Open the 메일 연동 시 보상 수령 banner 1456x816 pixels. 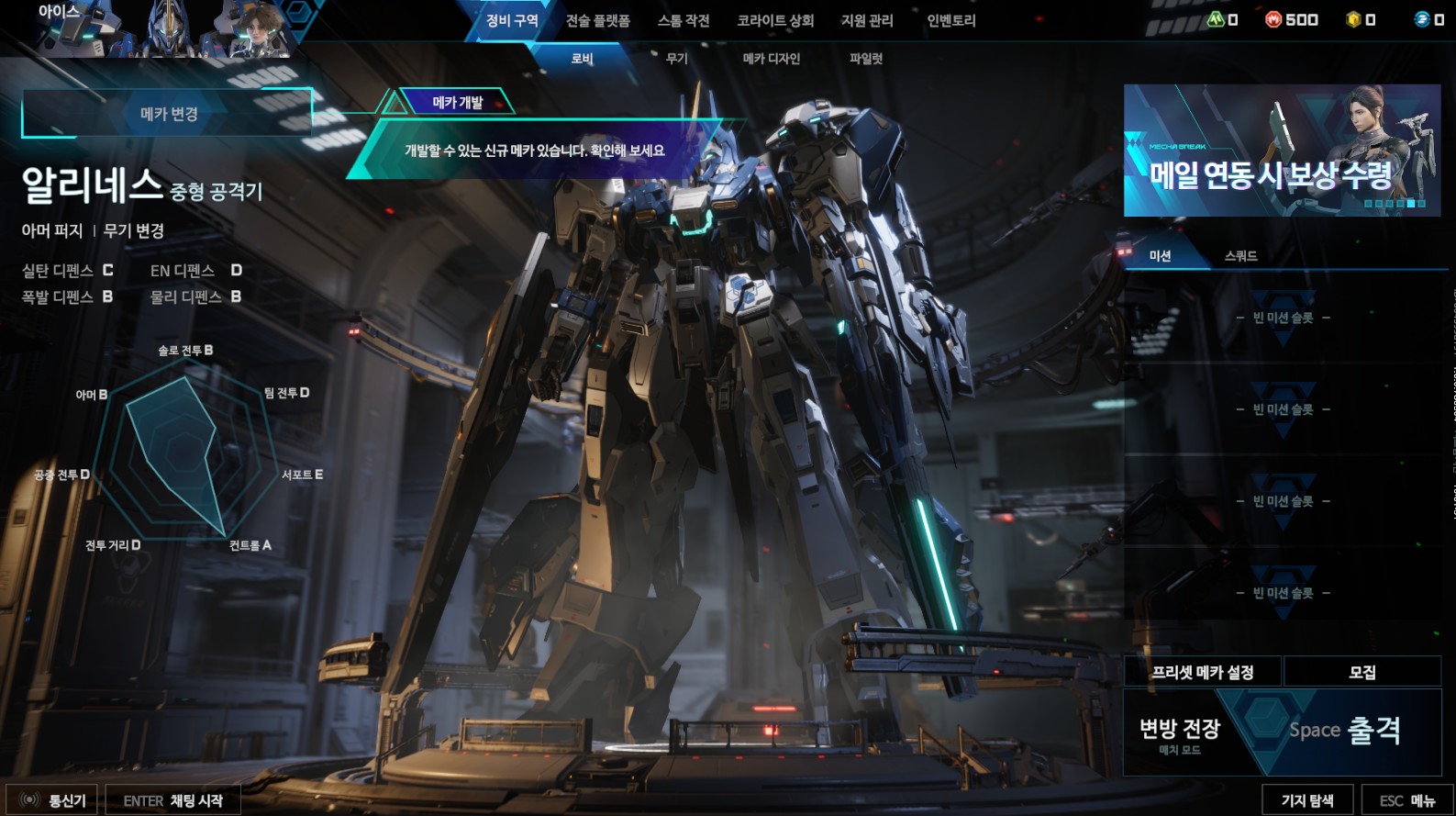(1282, 151)
